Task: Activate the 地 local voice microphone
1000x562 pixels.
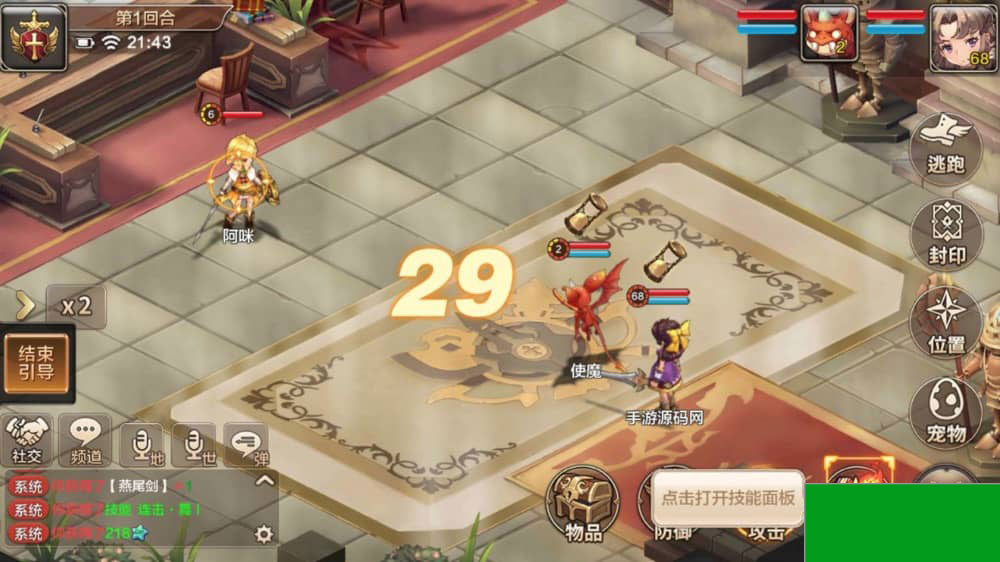Action: pyautogui.click(x=141, y=444)
